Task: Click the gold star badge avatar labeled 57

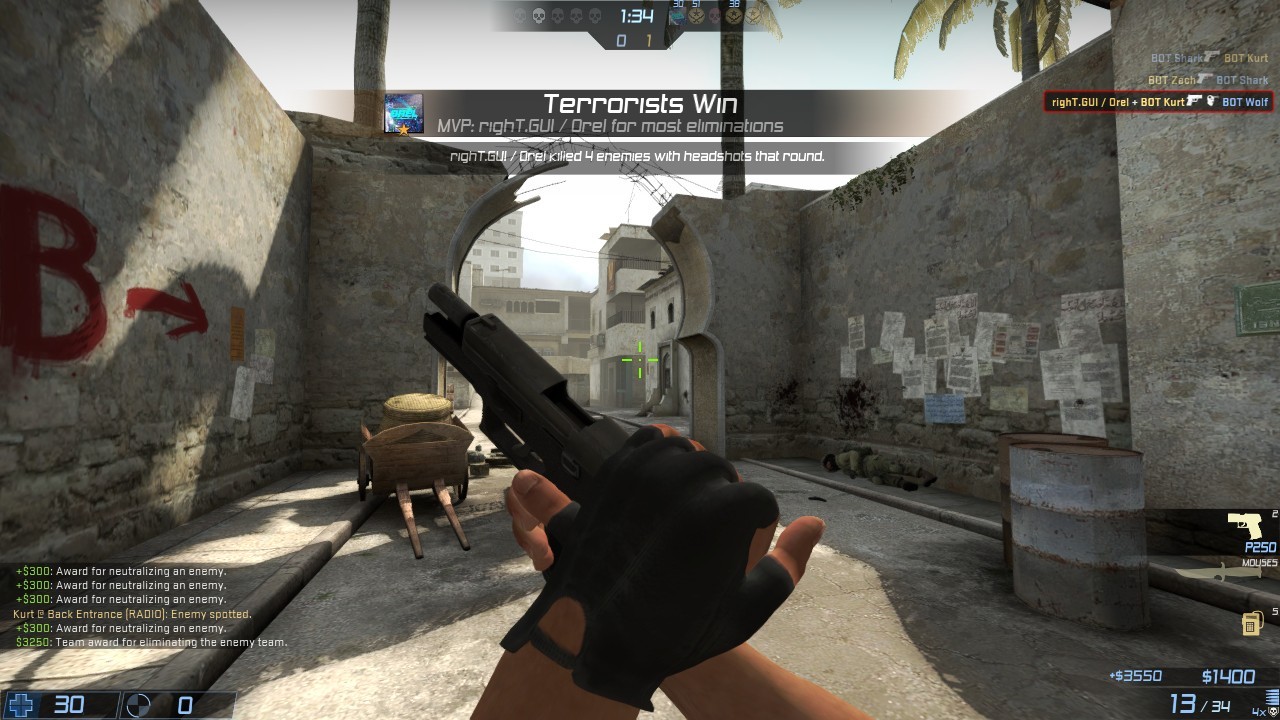Action: point(696,16)
